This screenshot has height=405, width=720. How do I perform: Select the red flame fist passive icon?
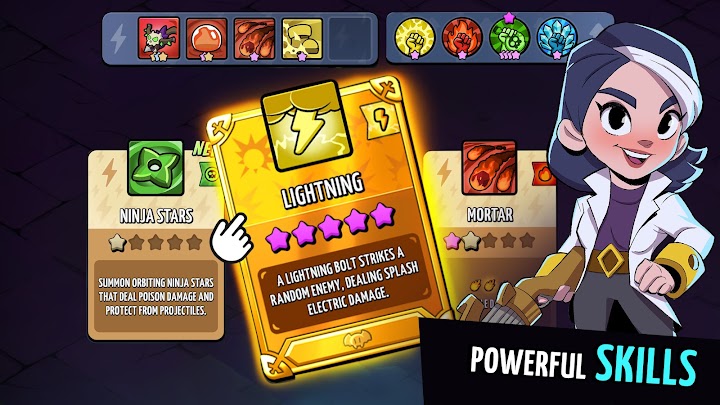pos(462,39)
